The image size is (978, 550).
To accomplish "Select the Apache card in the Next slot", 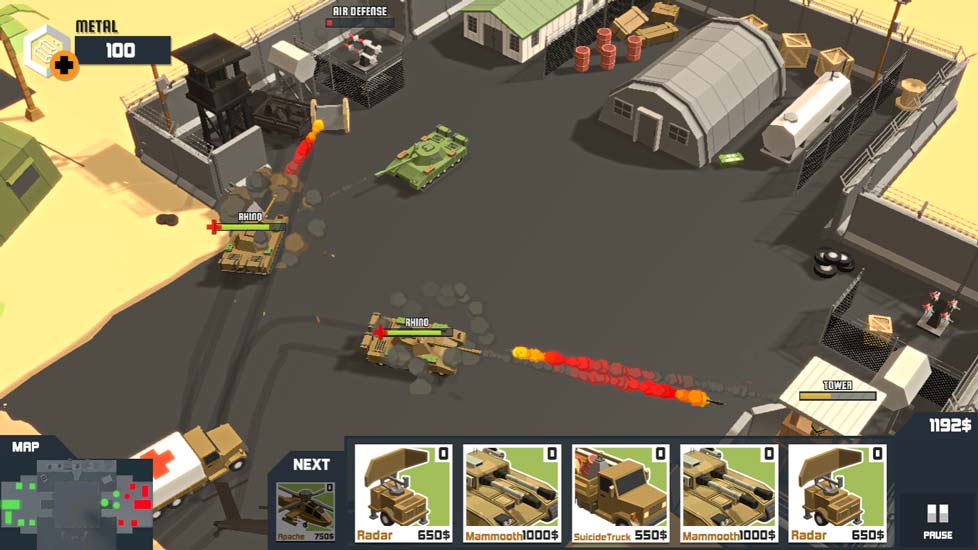I will pyautogui.click(x=305, y=510).
